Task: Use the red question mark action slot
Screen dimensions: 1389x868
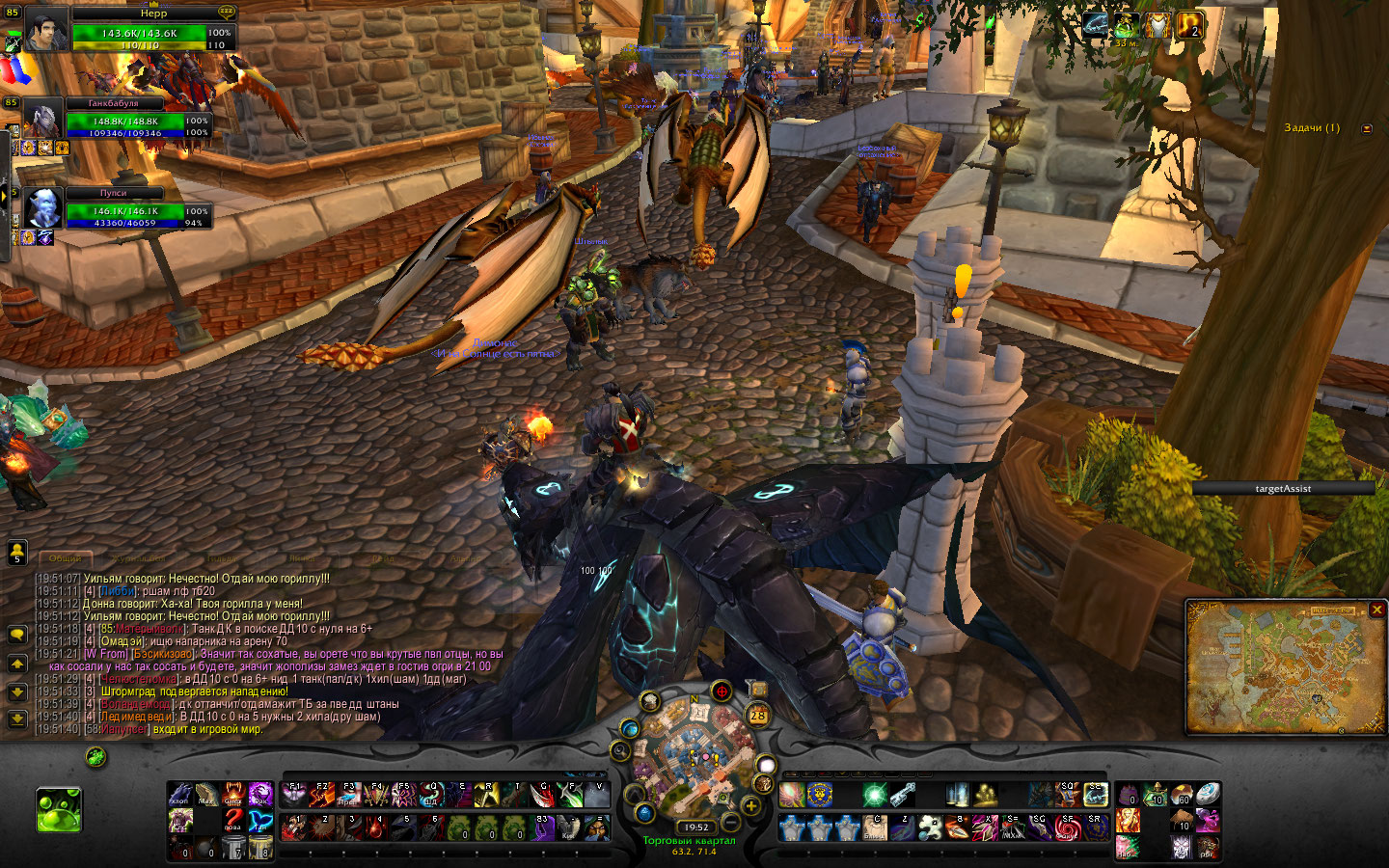Action: point(233,819)
